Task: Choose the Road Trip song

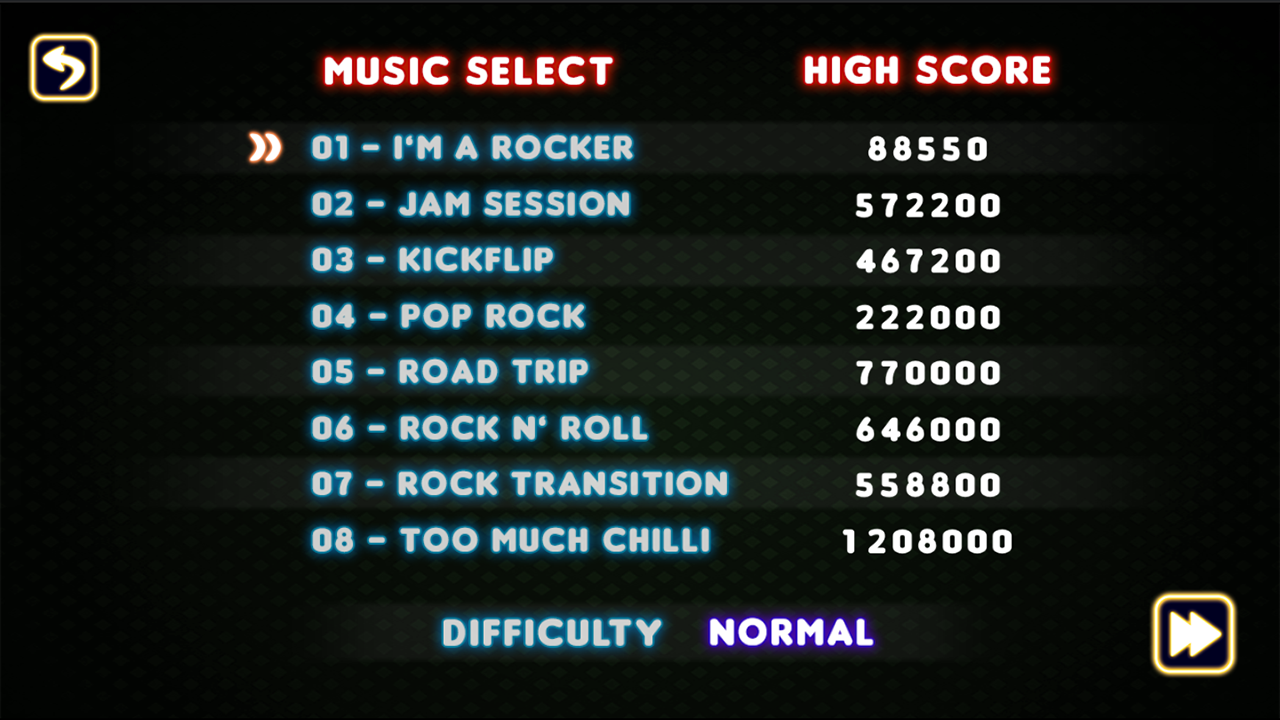Action: (450, 372)
